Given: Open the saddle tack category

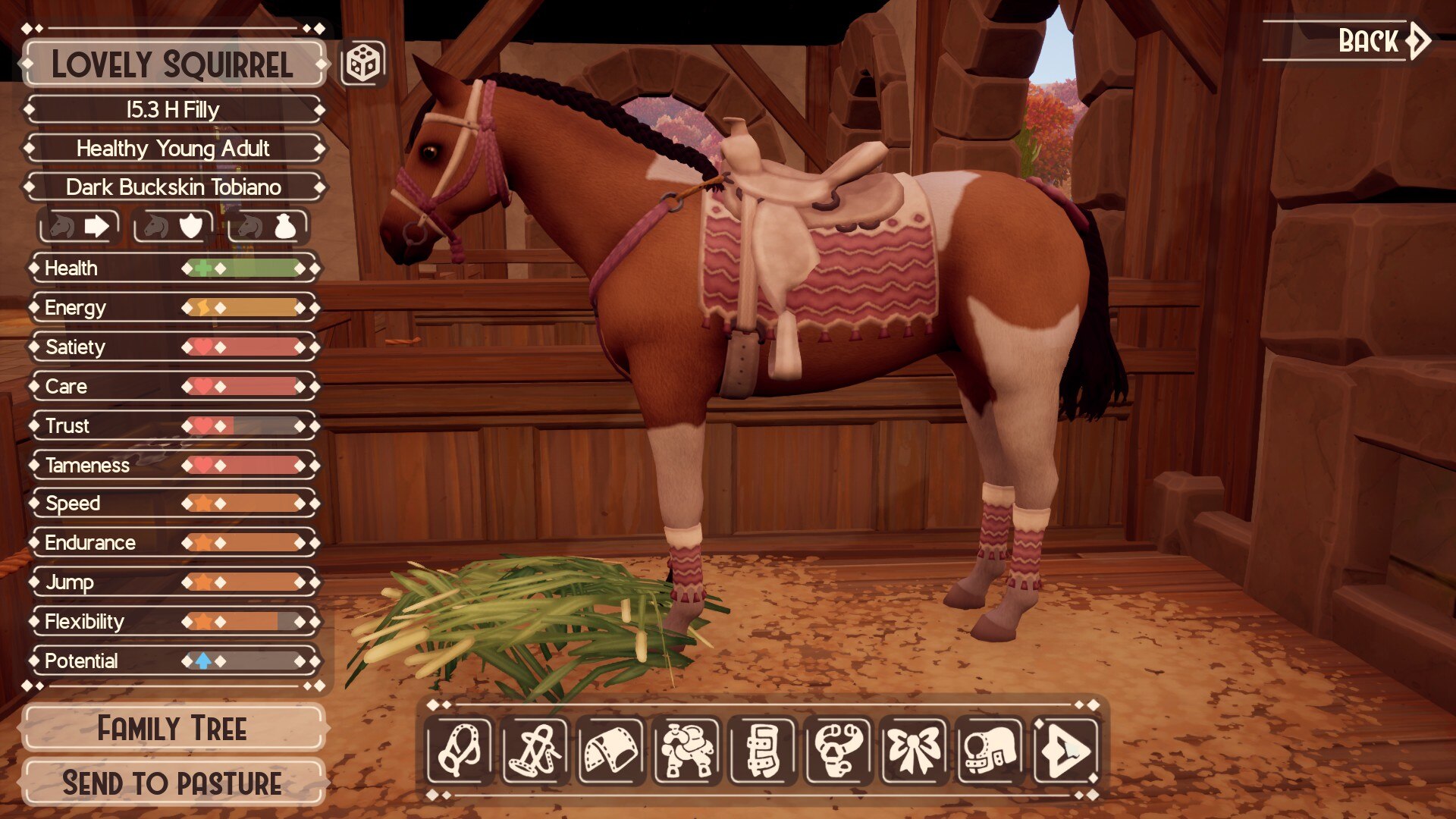Looking at the screenshot, I should click(x=687, y=751).
